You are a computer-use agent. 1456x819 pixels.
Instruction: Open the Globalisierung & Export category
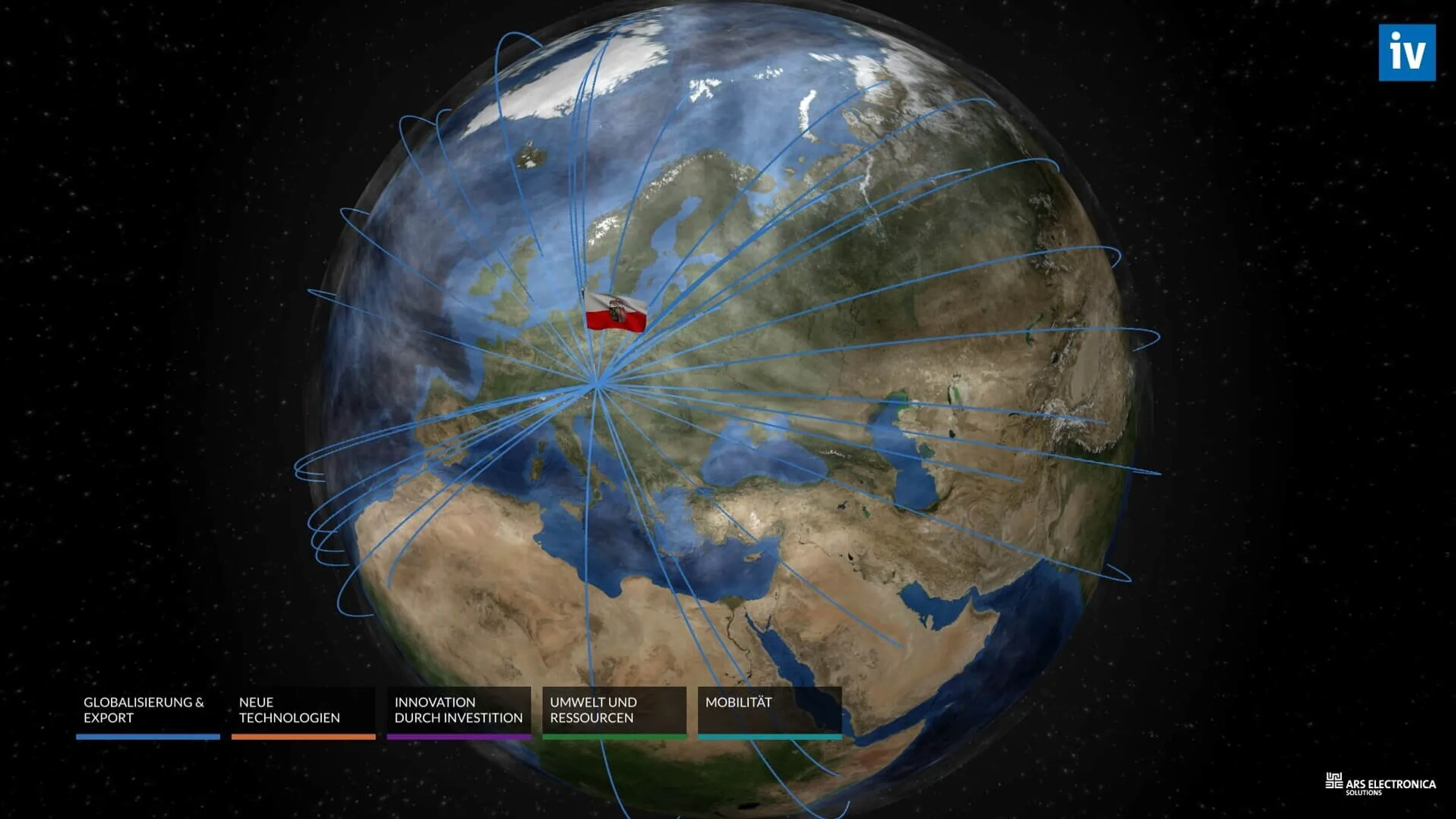(148, 711)
